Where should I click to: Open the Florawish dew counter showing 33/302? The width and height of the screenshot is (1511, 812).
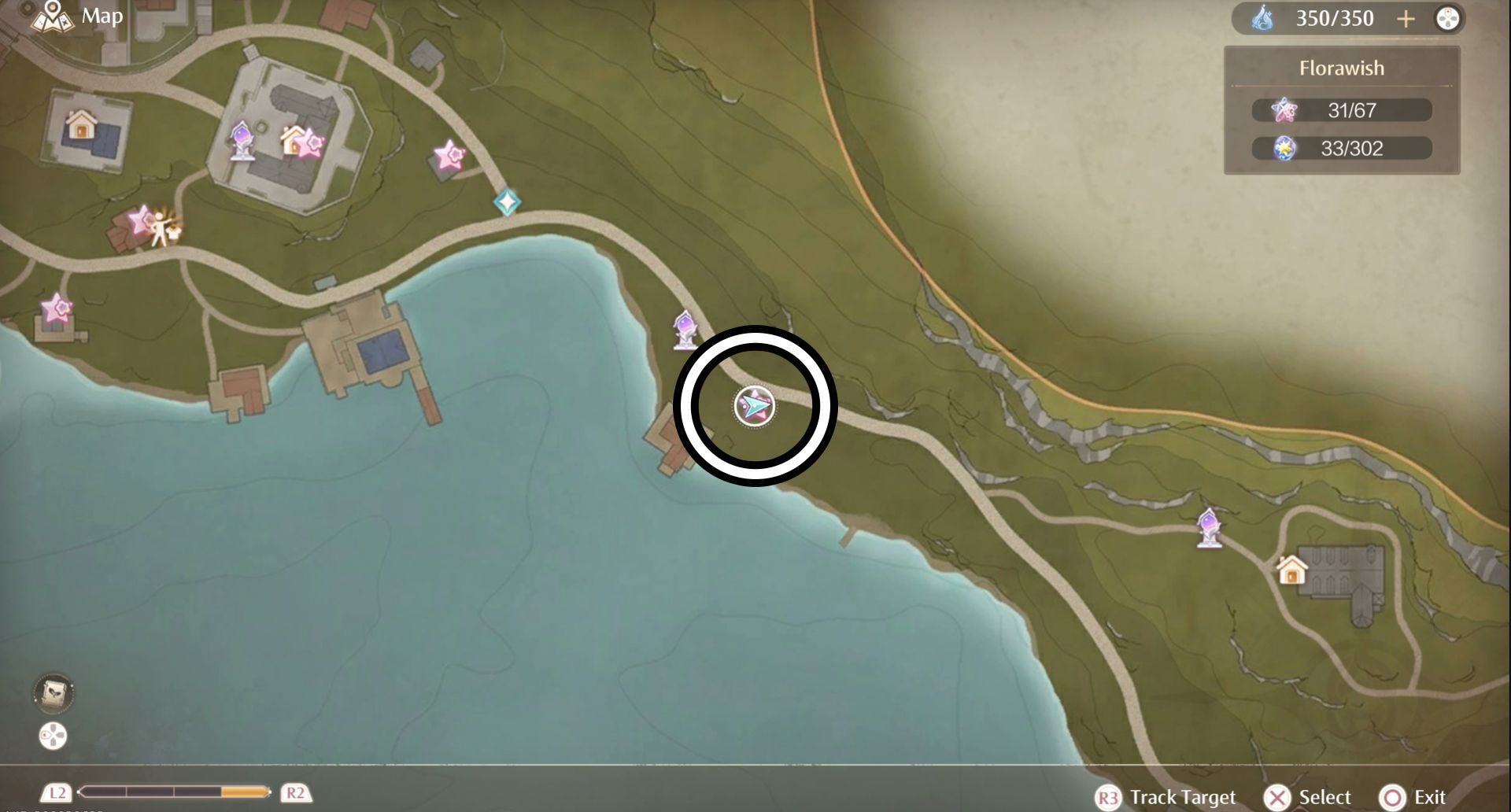(1342, 148)
